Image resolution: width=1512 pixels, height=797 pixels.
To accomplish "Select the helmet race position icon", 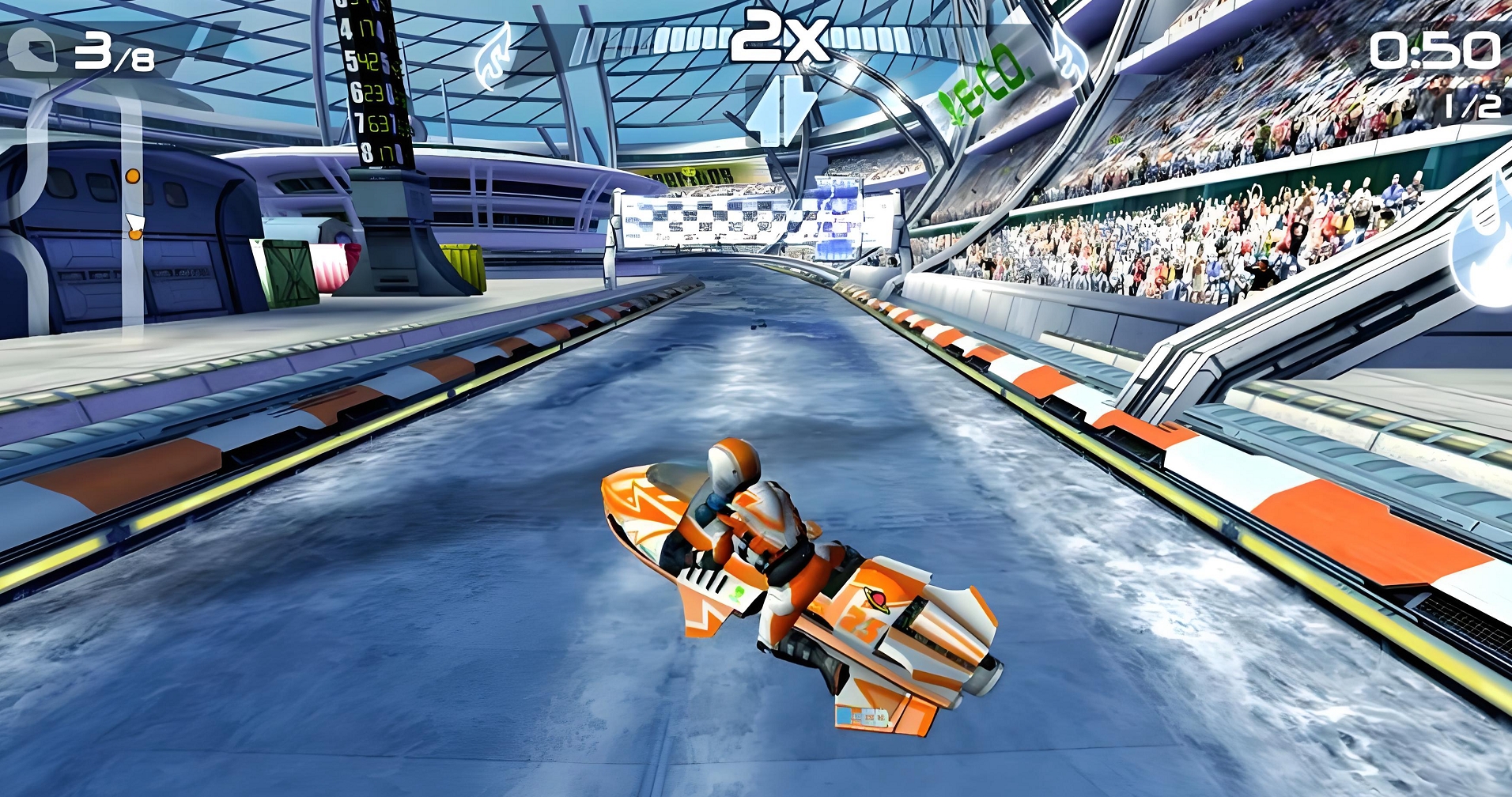I will (x=32, y=51).
